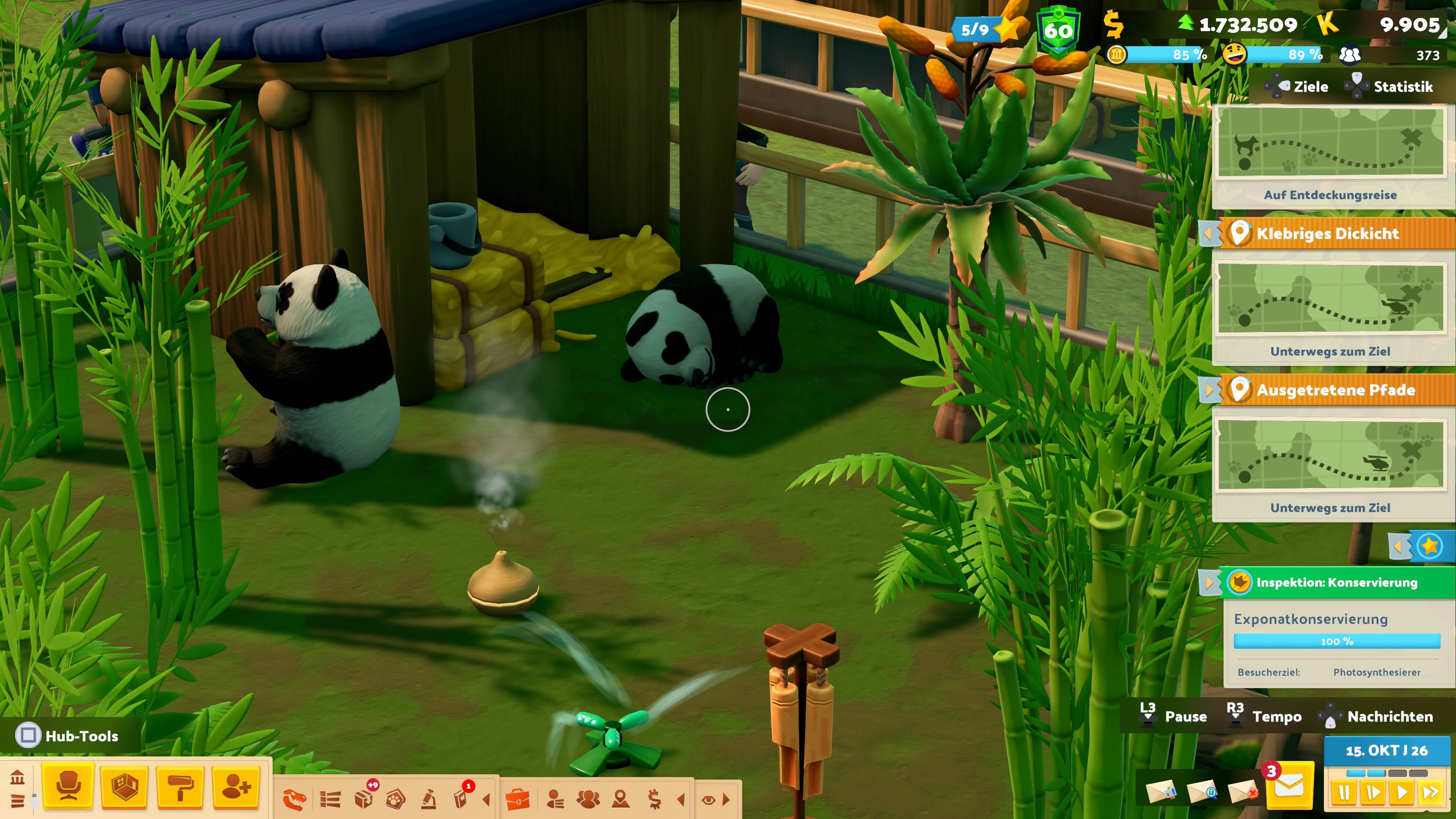Select the room building tool
Image resolution: width=1456 pixels, height=819 pixels.
[x=124, y=786]
